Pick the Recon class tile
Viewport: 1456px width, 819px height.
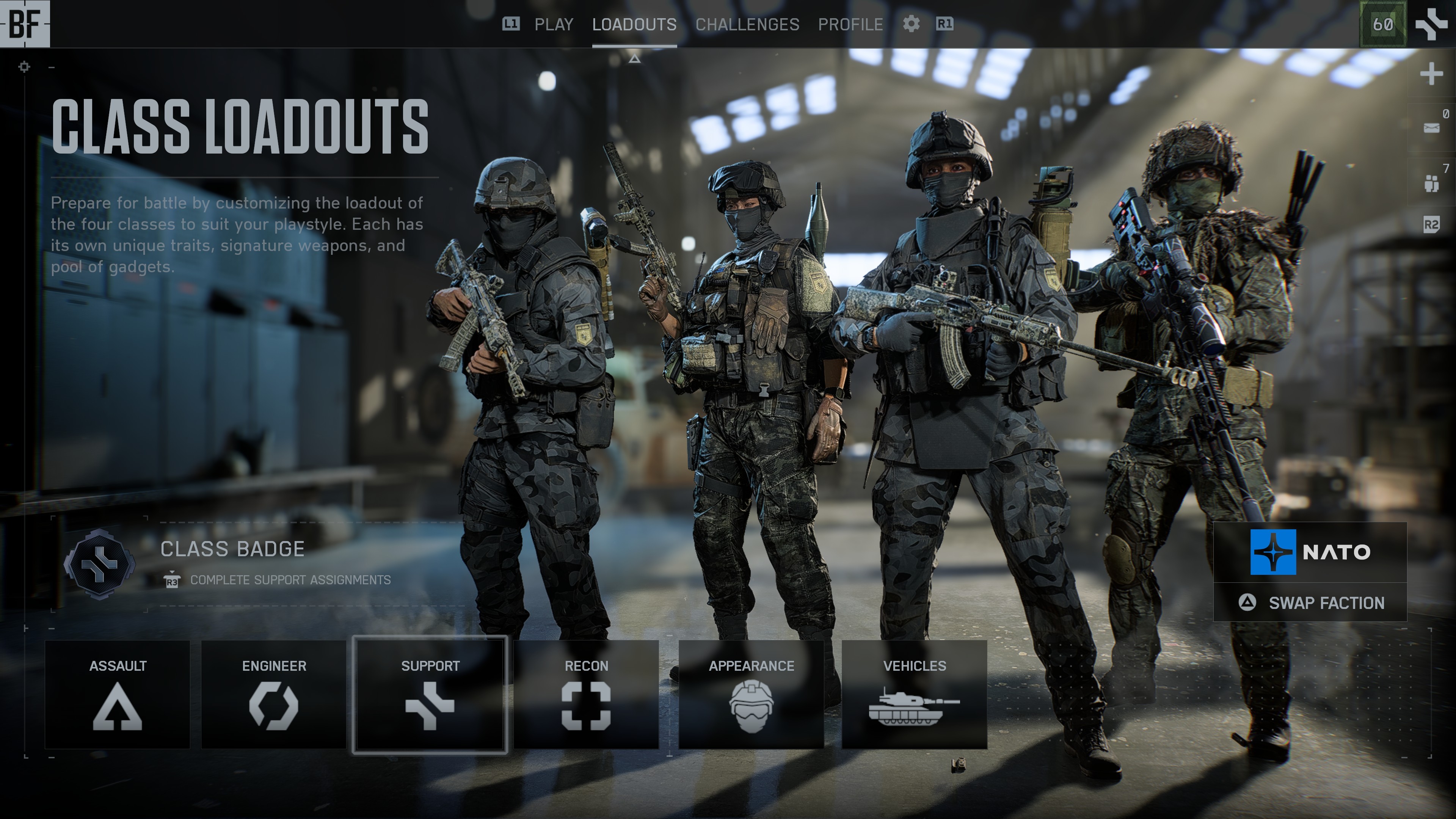click(586, 694)
